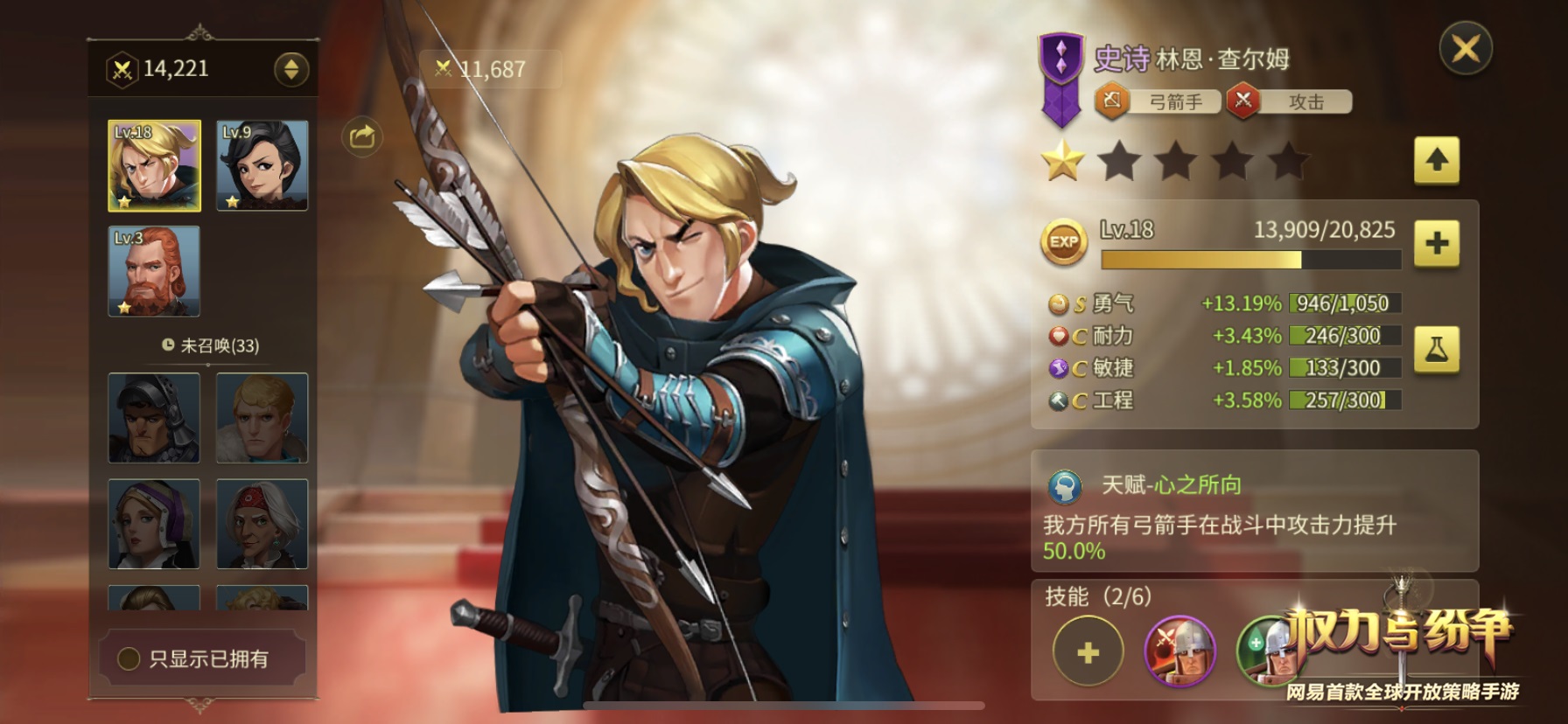
Task: Close the hero details screen
Action: (1466, 49)
